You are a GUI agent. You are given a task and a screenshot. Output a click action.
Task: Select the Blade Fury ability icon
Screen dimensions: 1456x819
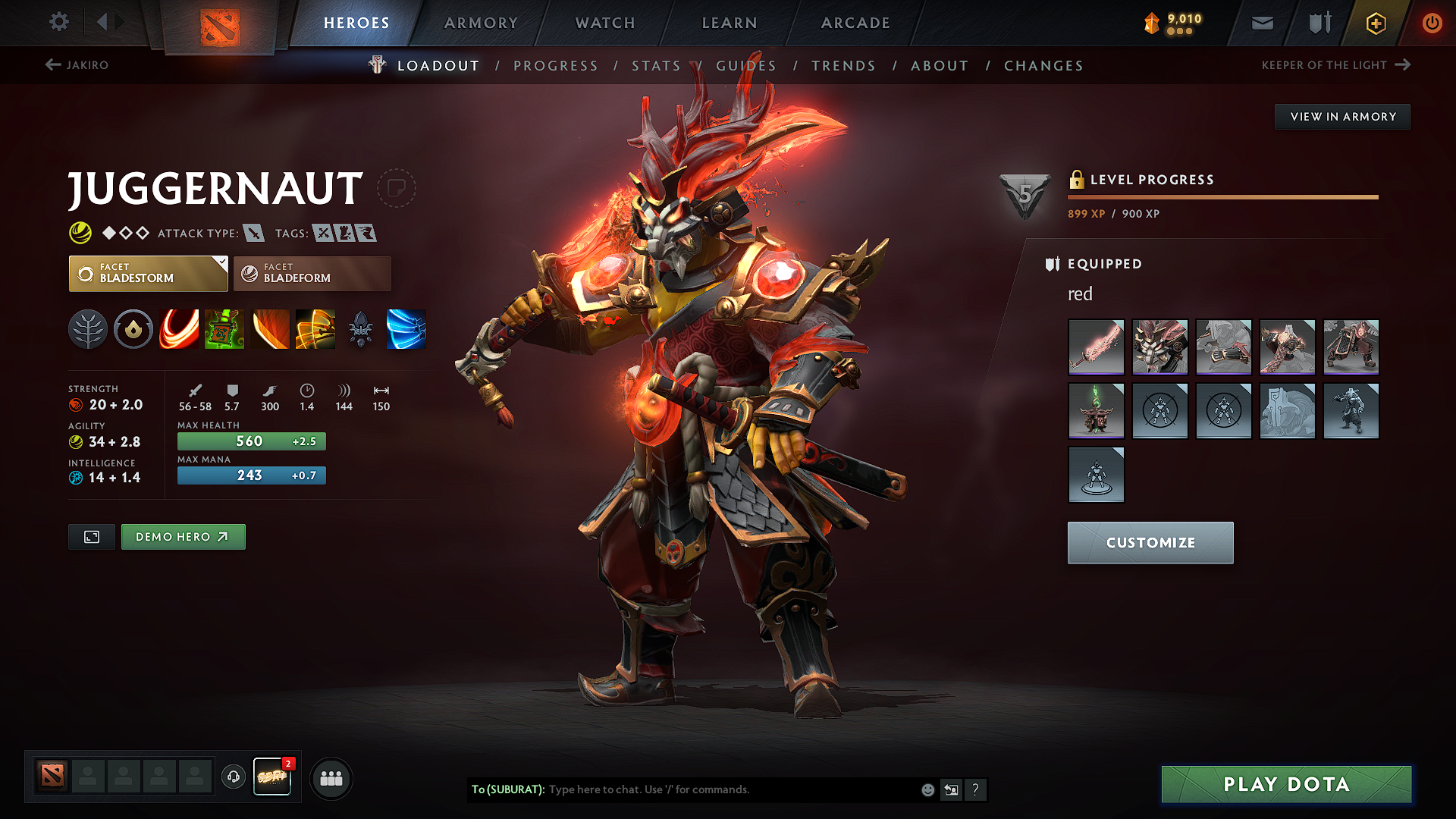[x=179, y=329]
